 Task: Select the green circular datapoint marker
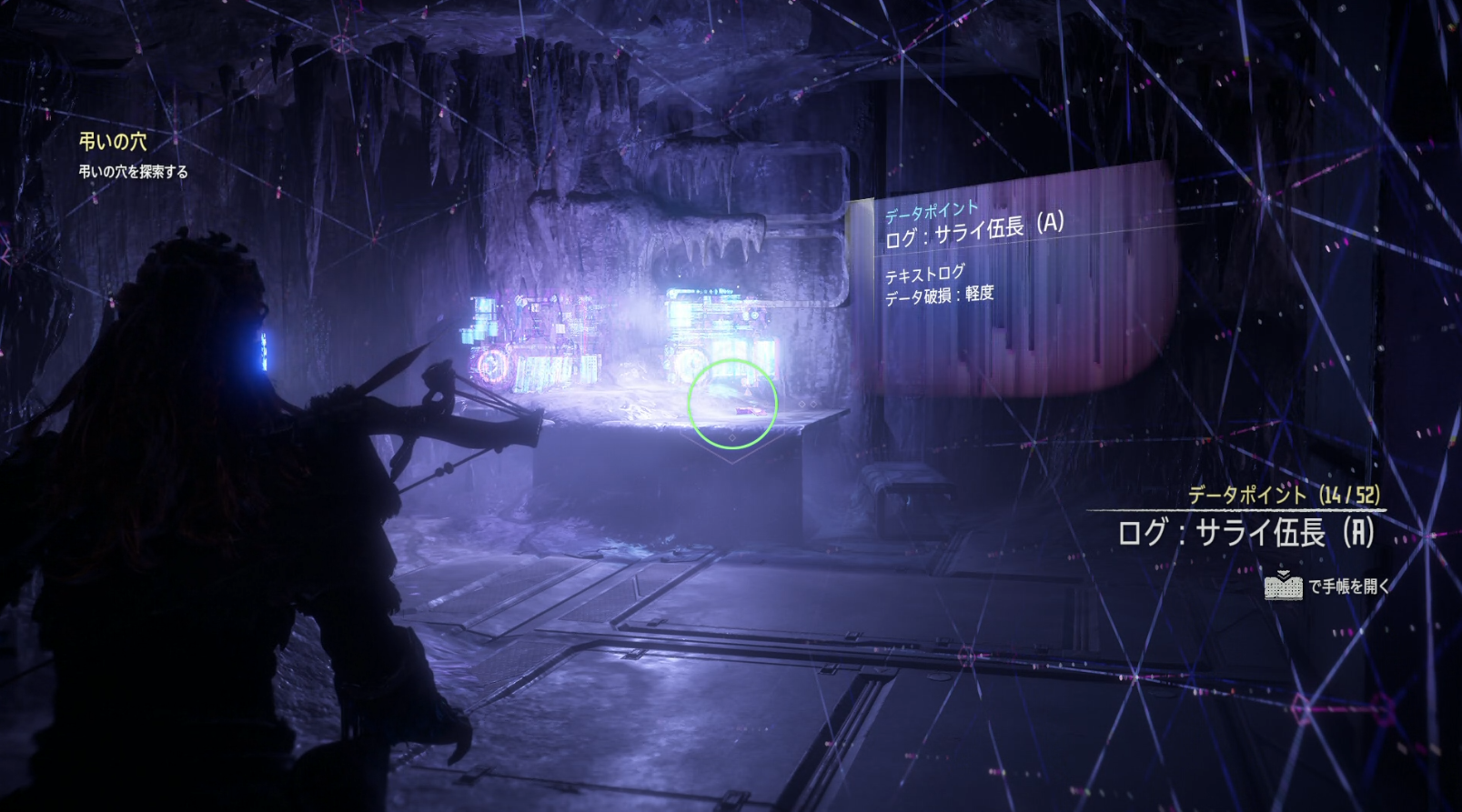click(x=732, y=404)
